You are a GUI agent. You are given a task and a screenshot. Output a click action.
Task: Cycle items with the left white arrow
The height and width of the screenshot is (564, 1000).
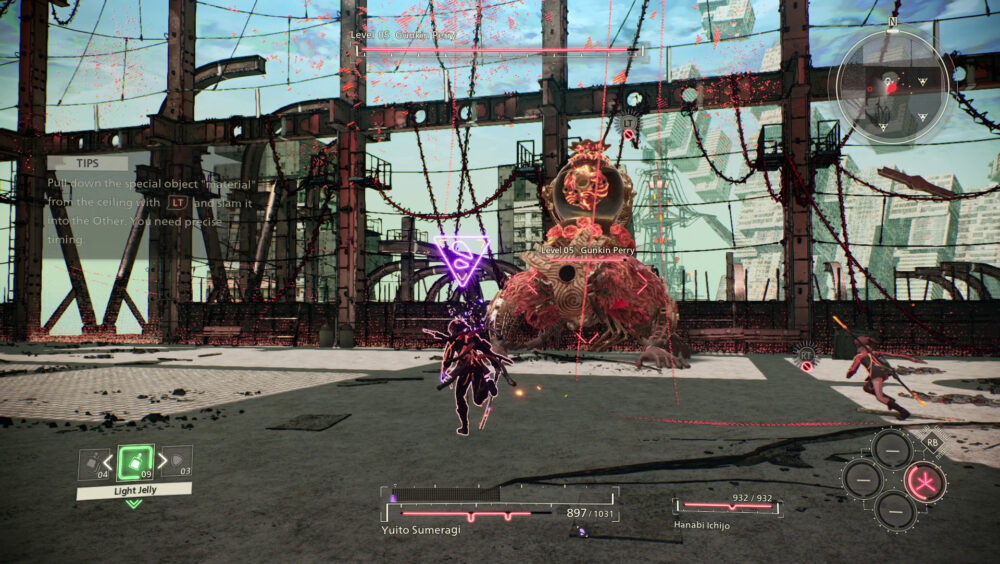[x=109, y=463]
